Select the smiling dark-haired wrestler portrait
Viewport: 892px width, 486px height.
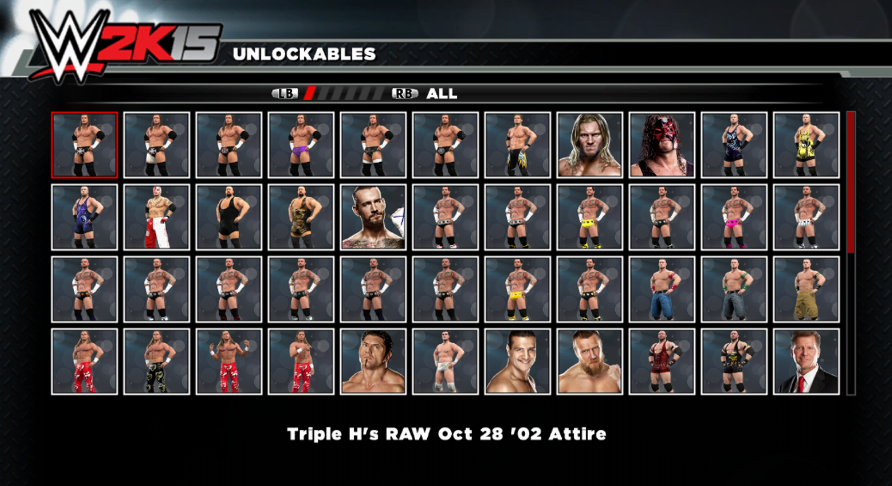coord(517,361)
